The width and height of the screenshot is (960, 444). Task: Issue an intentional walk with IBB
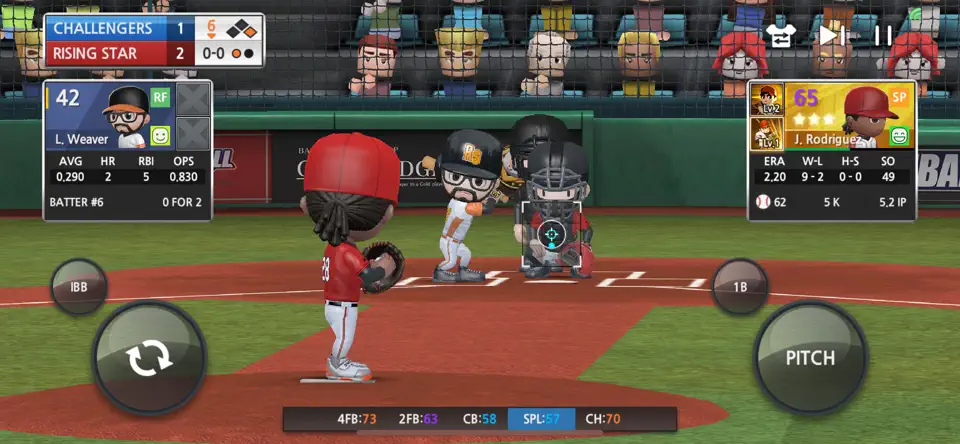79,286
